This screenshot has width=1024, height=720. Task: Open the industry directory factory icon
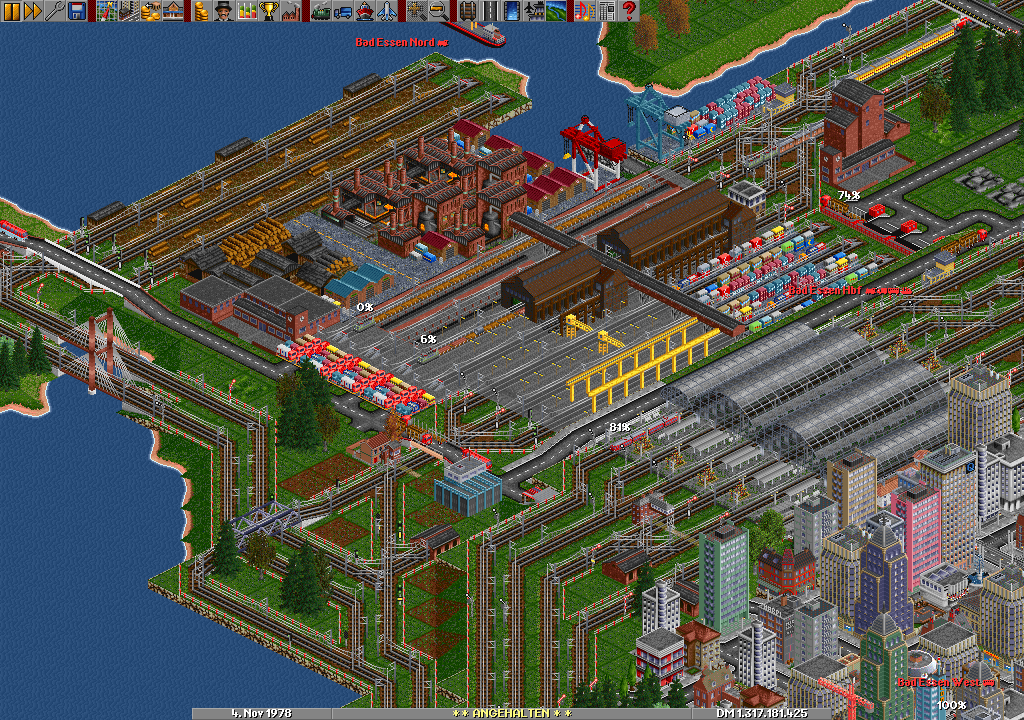(x=291, y=11)
